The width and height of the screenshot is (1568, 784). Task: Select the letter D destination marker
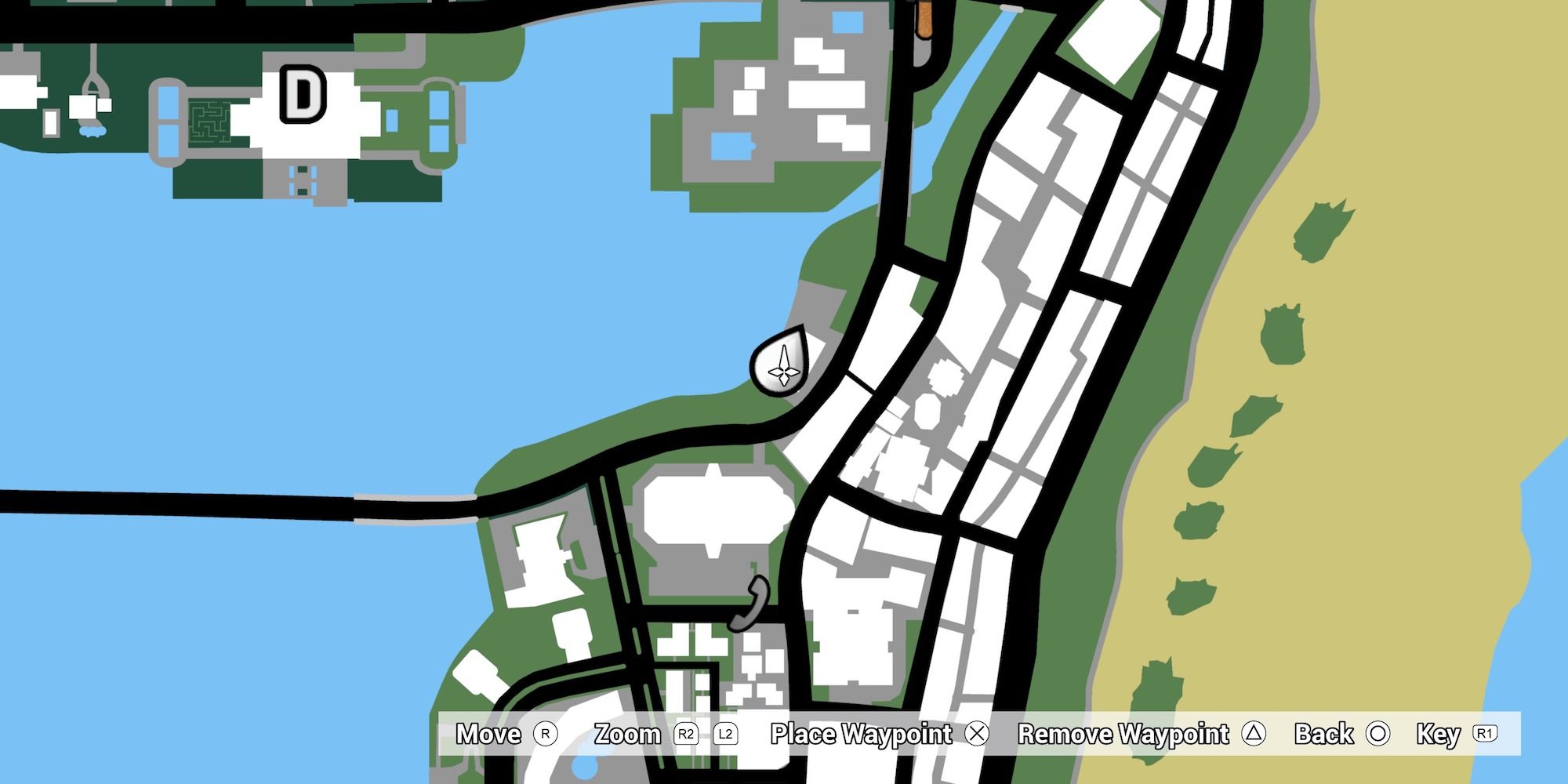pos(302,94)
